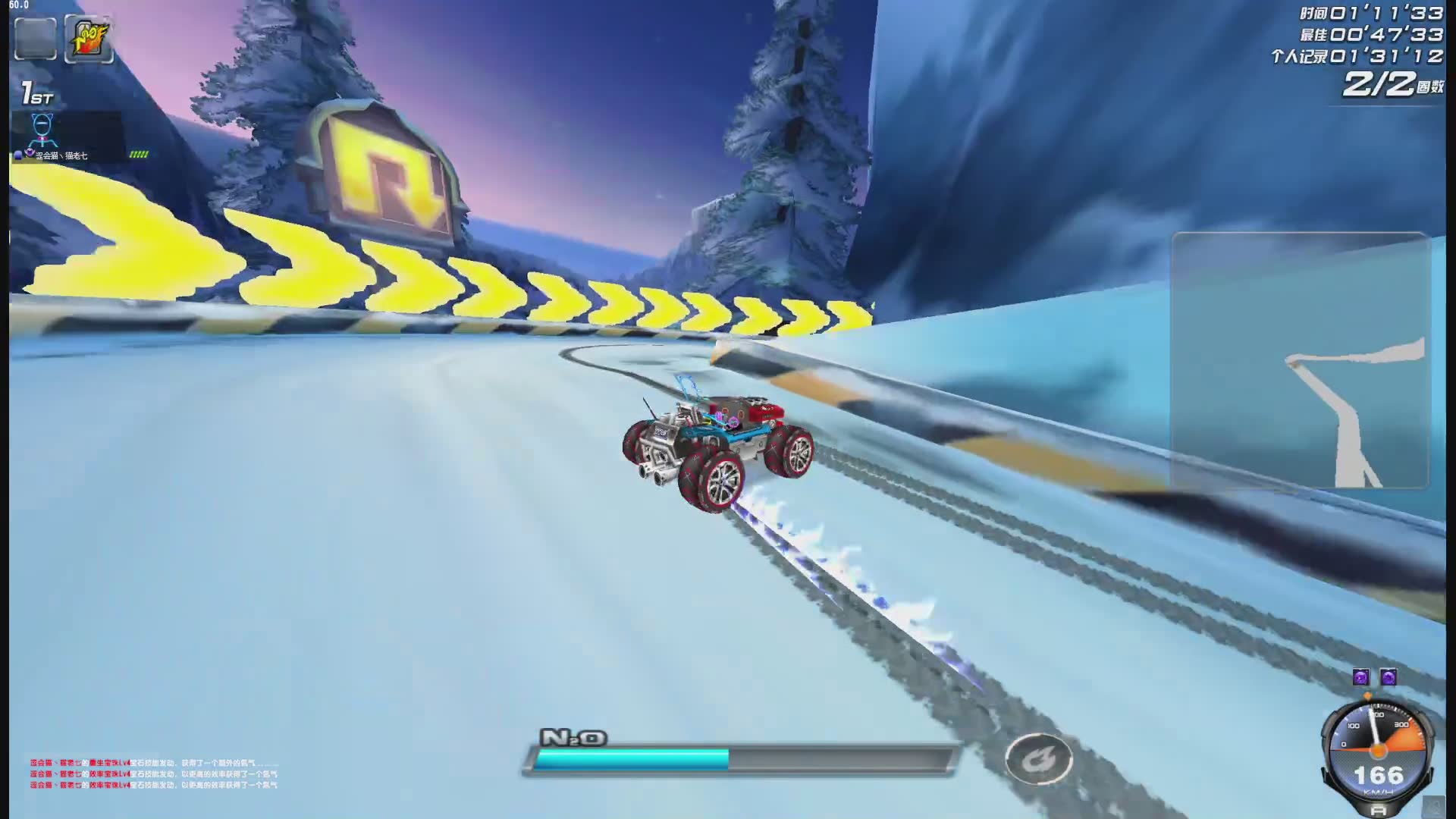1456x819 pixels.
Task: Activate the flaming N2O nitro item
Action: (89, 39)
